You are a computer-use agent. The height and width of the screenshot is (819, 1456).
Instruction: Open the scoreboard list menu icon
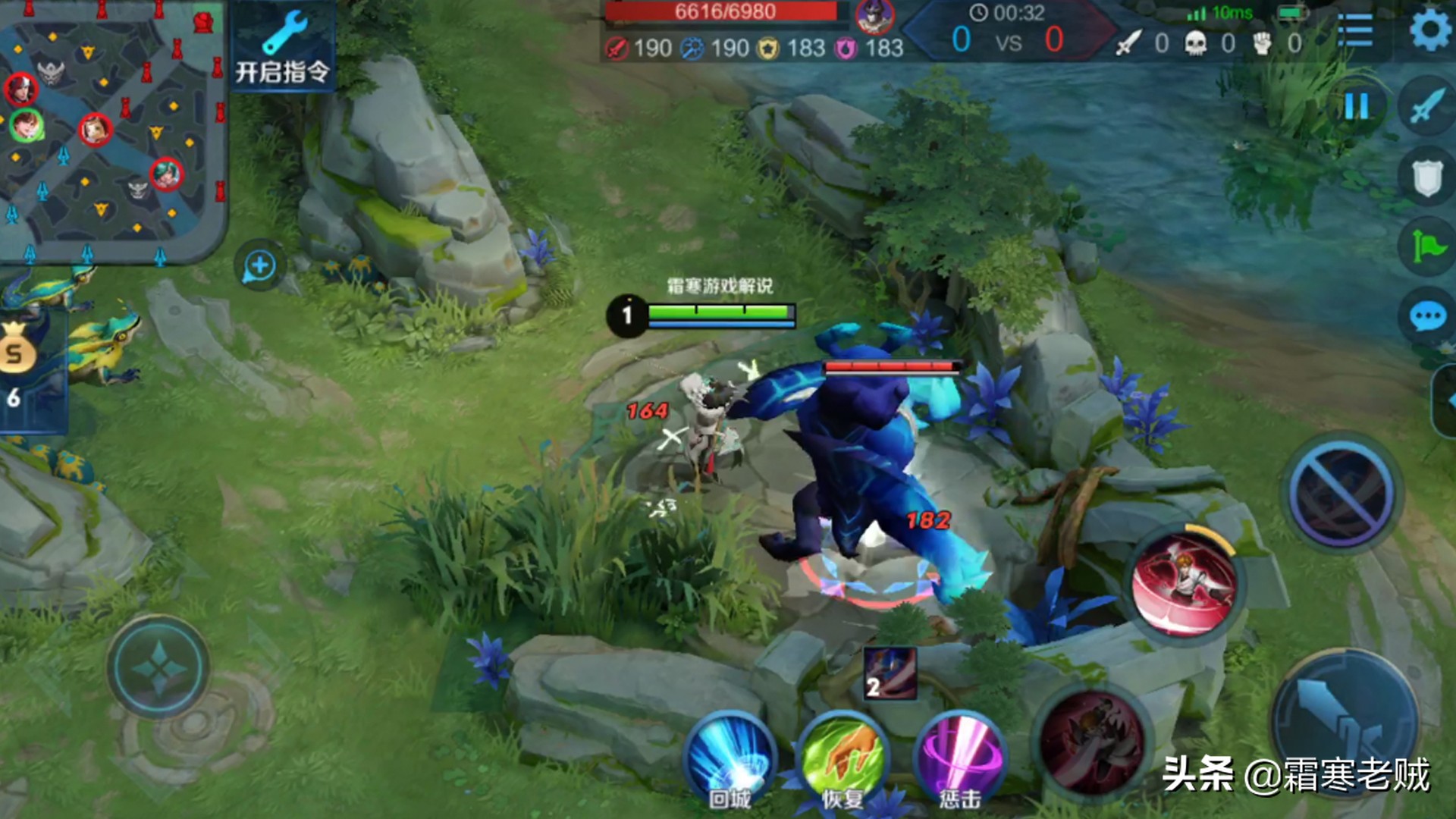(x=1354, y=30)
